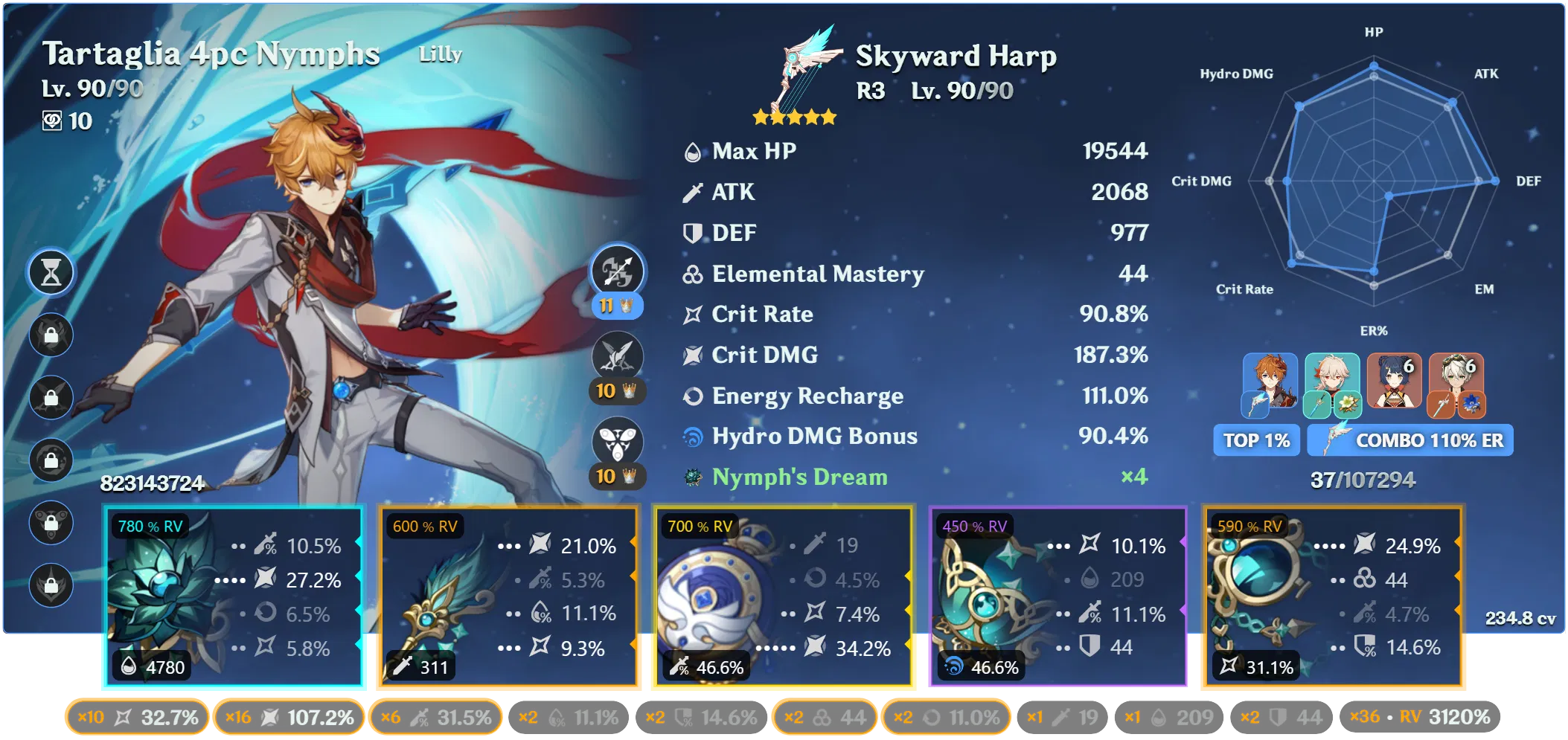This screenshot has height=740, width=1568.
Task: Click the TOP 1% badge
Action: tap(1255, 440)
